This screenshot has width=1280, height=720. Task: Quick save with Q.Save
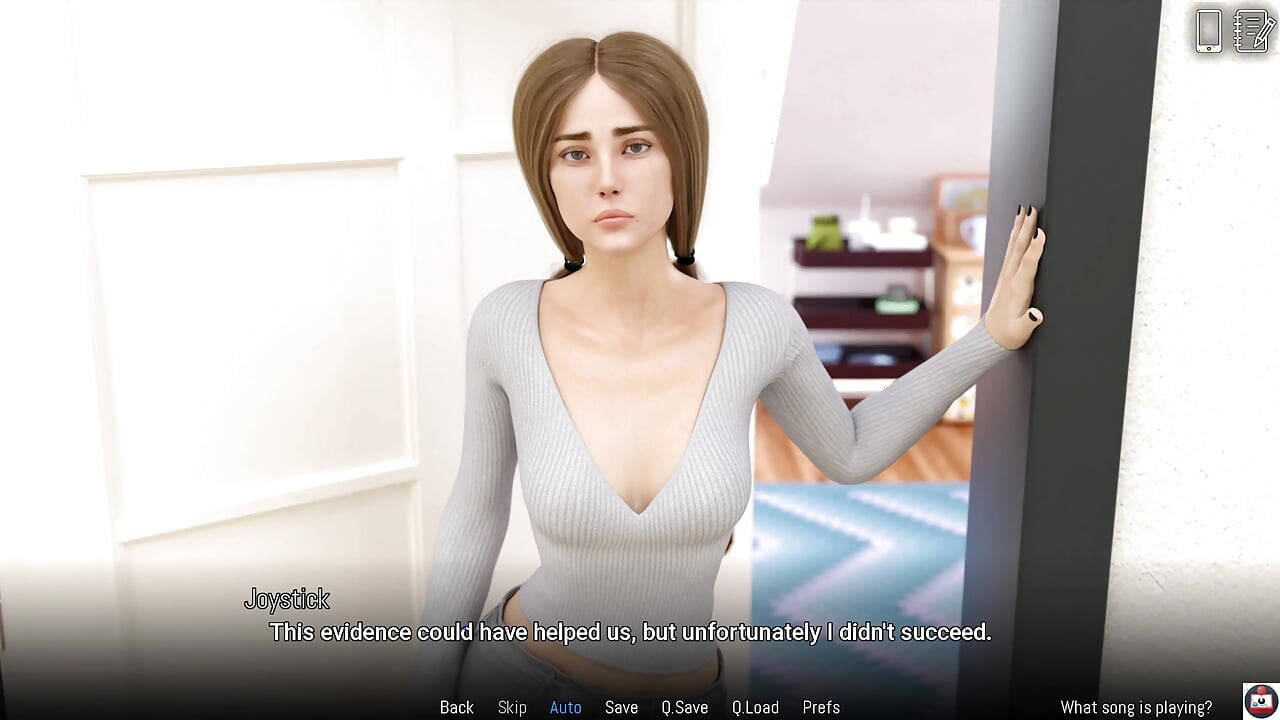(x=685, y=707)
